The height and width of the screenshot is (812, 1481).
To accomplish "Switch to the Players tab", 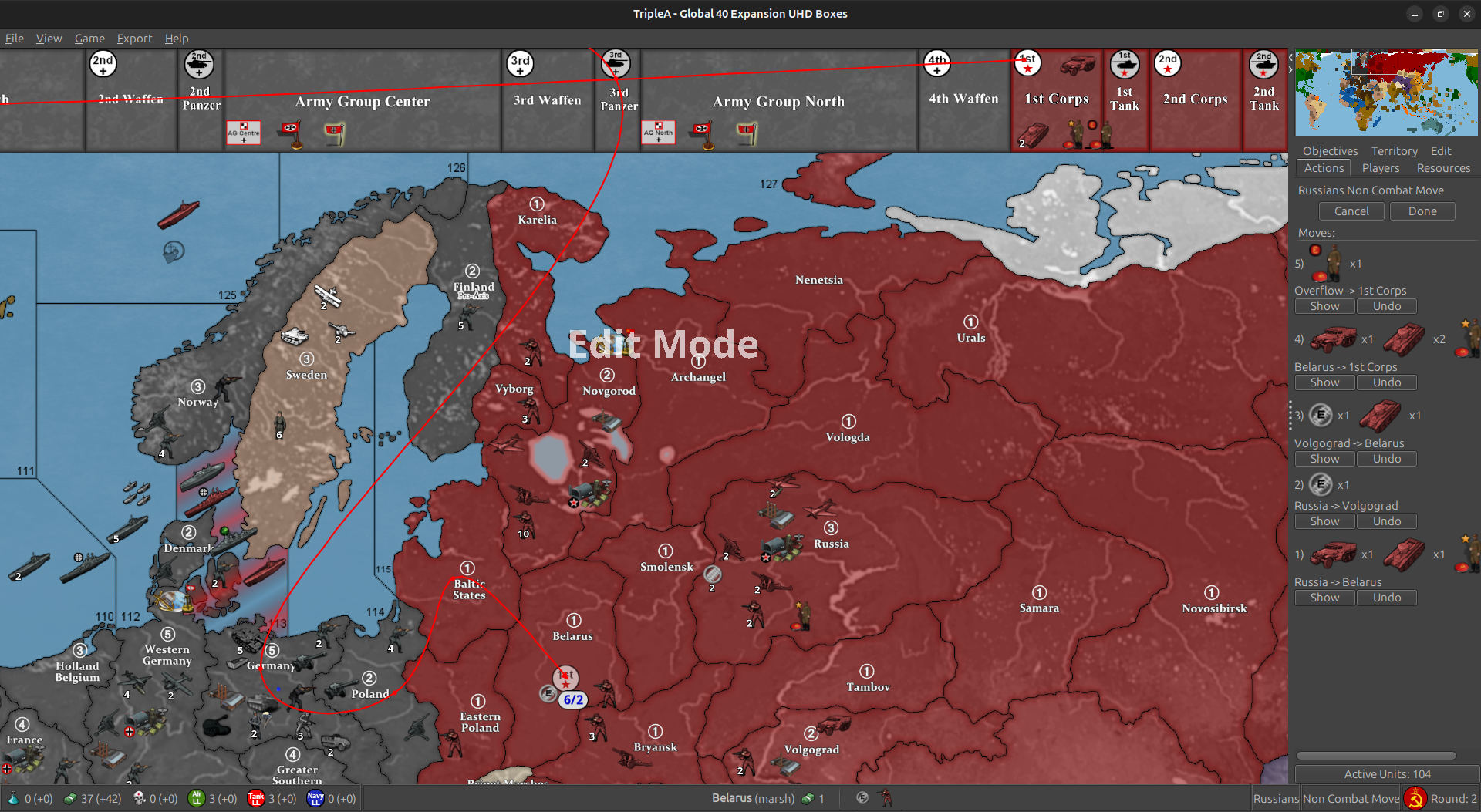I will pos(1380,168).
